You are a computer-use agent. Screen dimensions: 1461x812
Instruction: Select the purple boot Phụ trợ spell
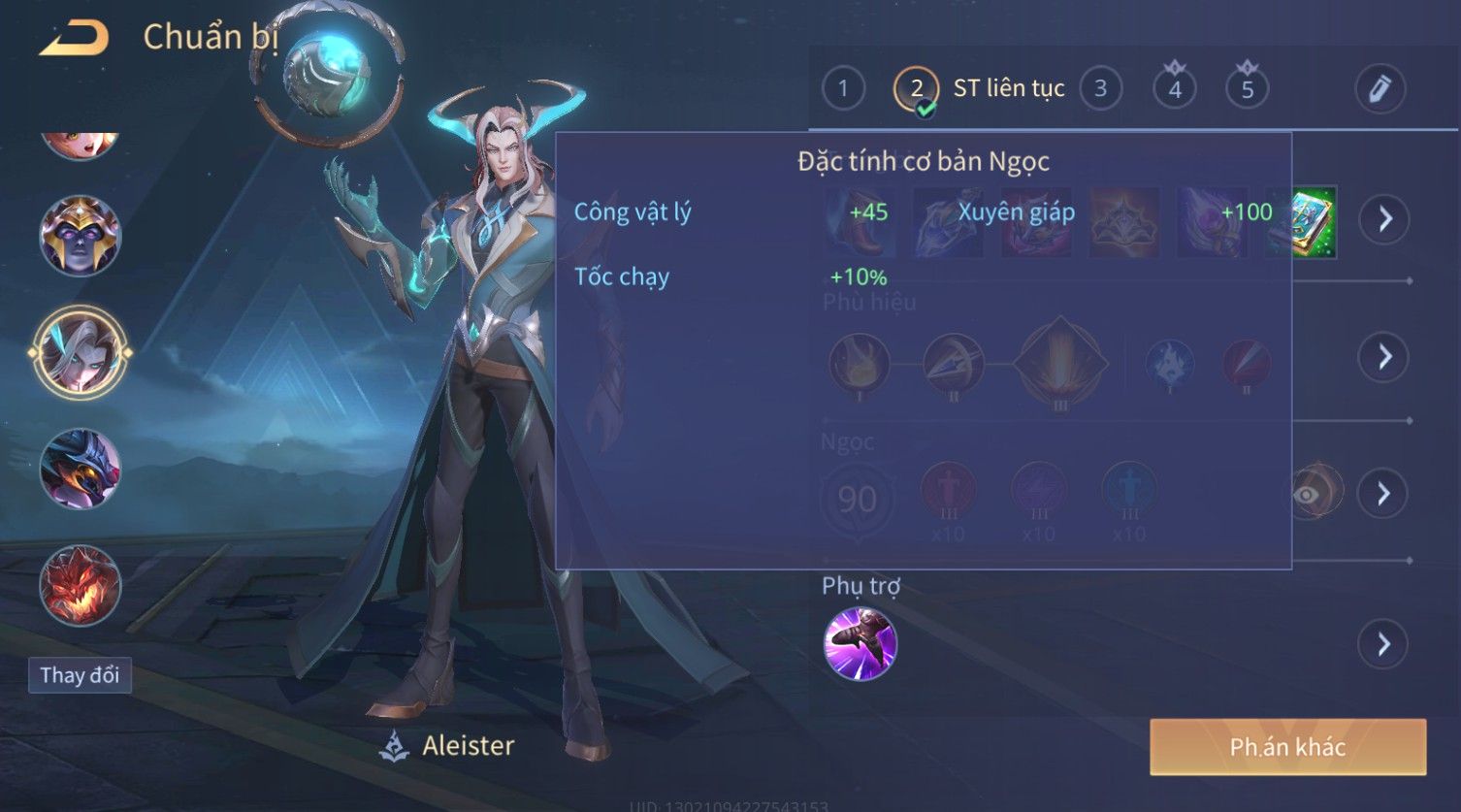[x=860, y=644]
